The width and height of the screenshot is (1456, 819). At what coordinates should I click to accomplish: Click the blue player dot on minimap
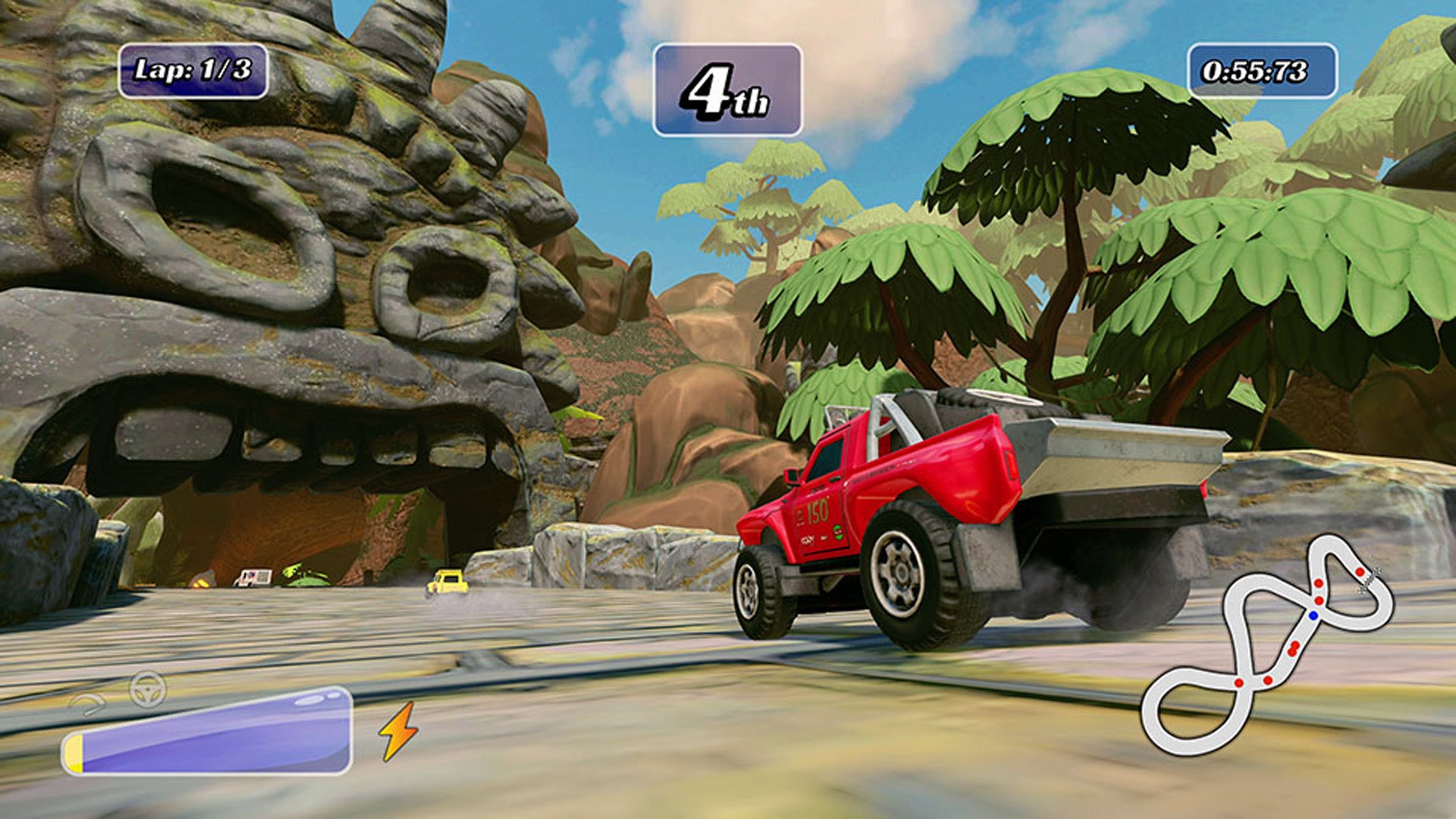[1313, 615]
